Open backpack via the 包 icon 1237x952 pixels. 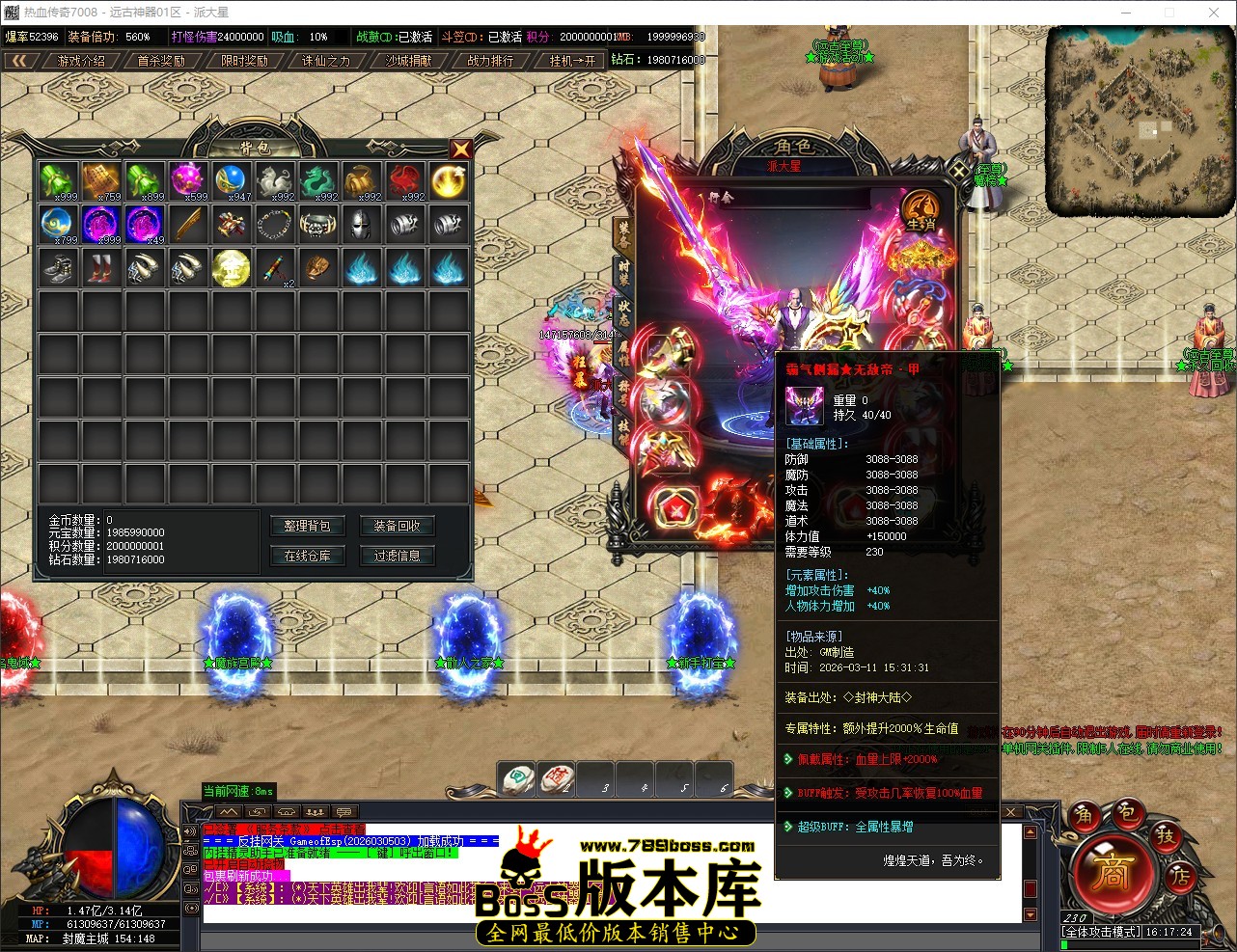pos(1129,815)
